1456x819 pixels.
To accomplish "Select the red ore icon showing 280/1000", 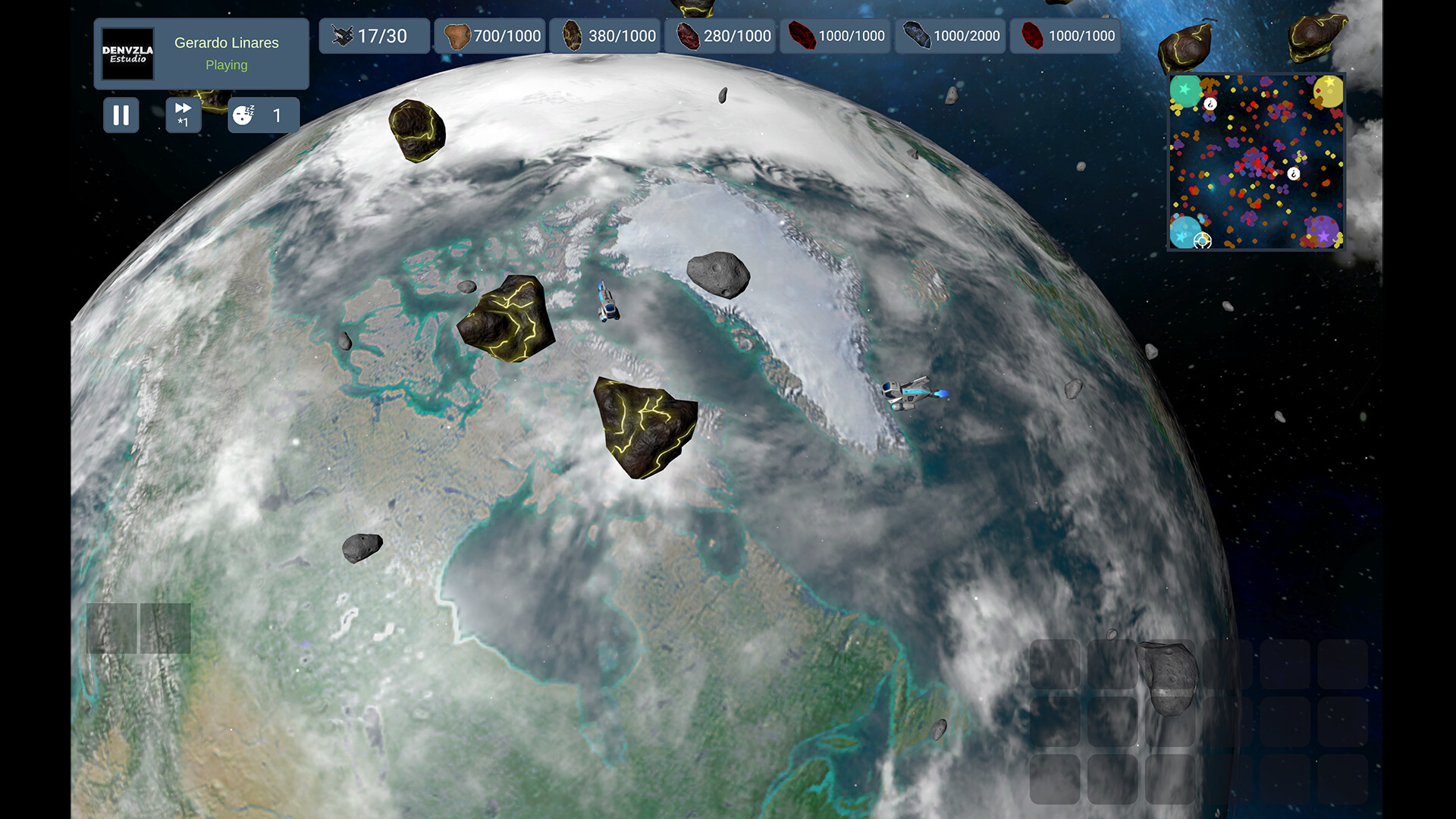I will [689, 35].
